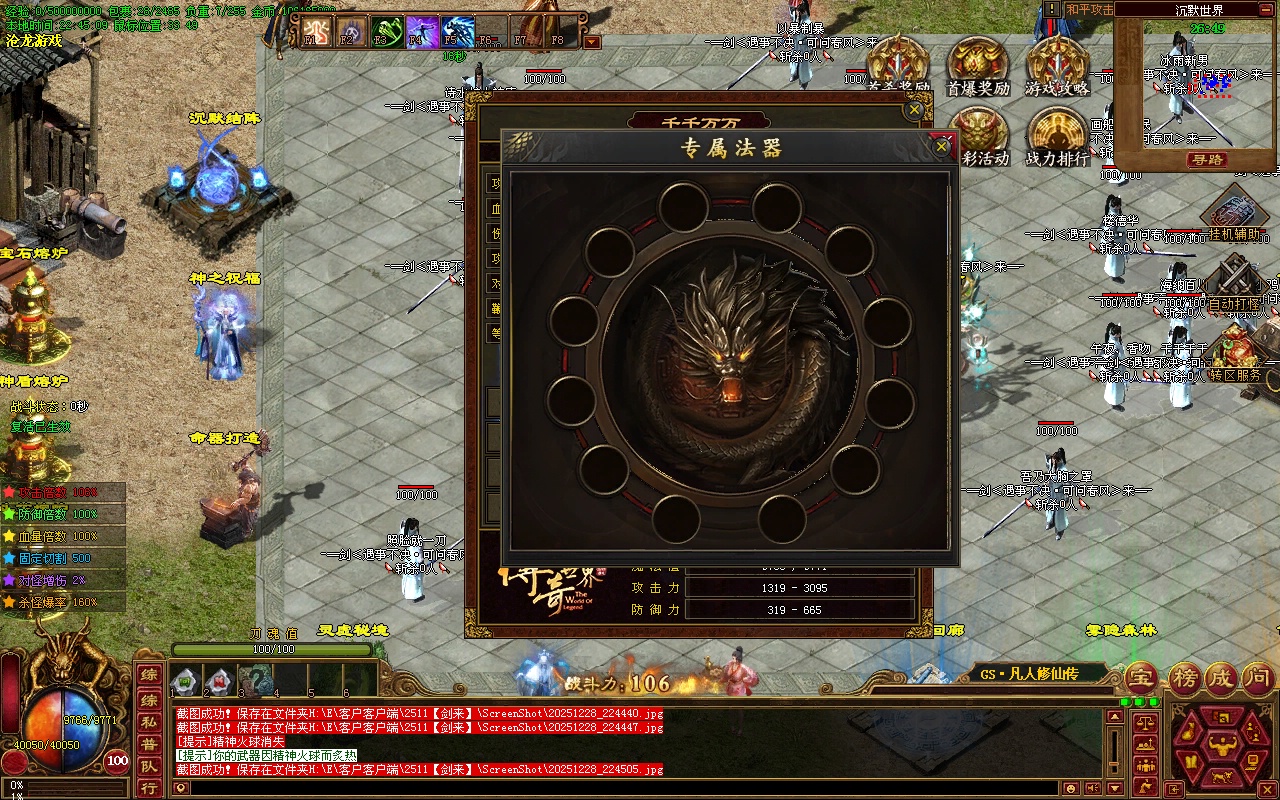1280x800 pixels.
Task: Select the 私 private chat channel tab
Action: [148, 721]
